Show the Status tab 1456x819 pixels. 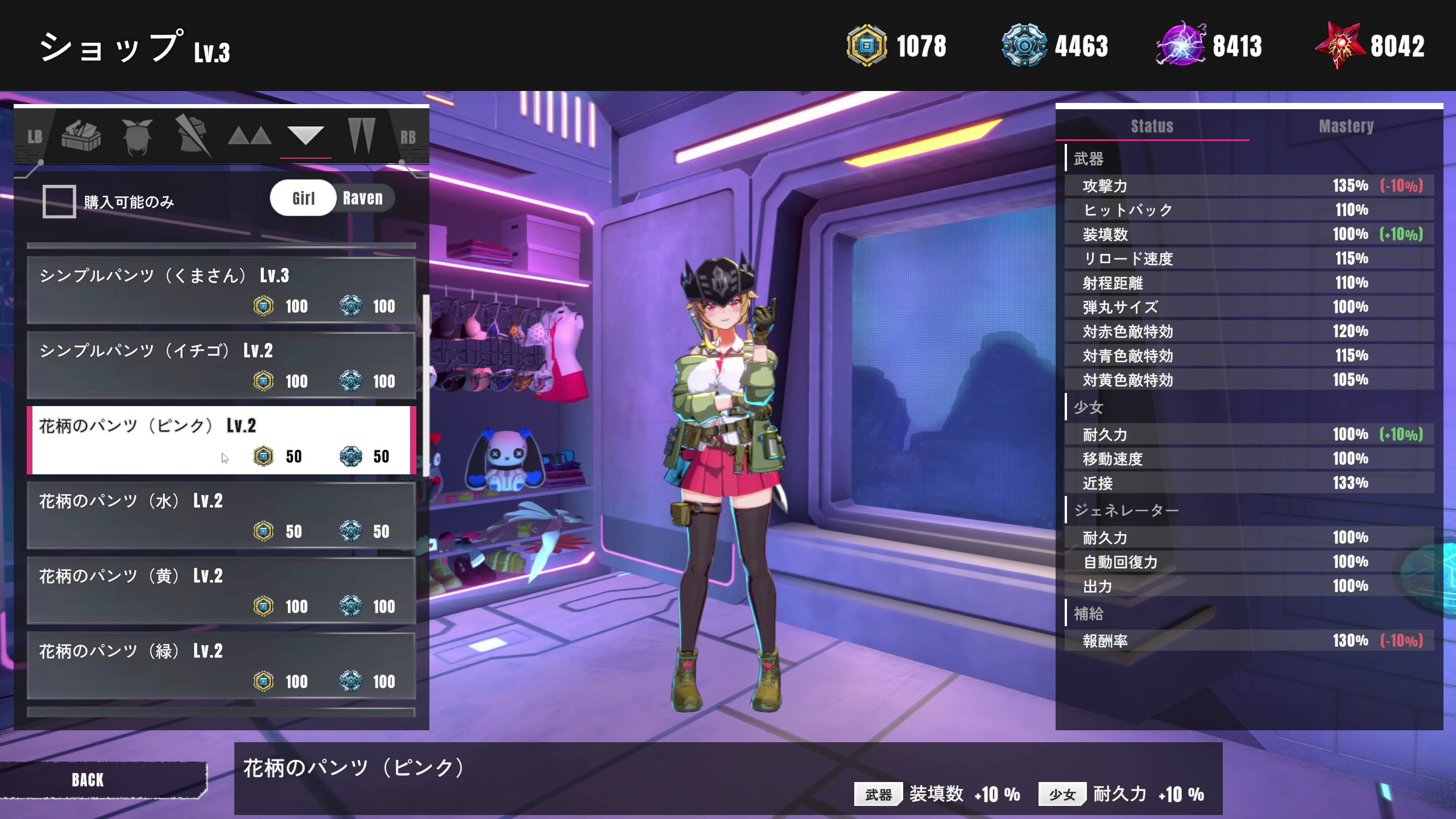click(x=1152, y=126)
